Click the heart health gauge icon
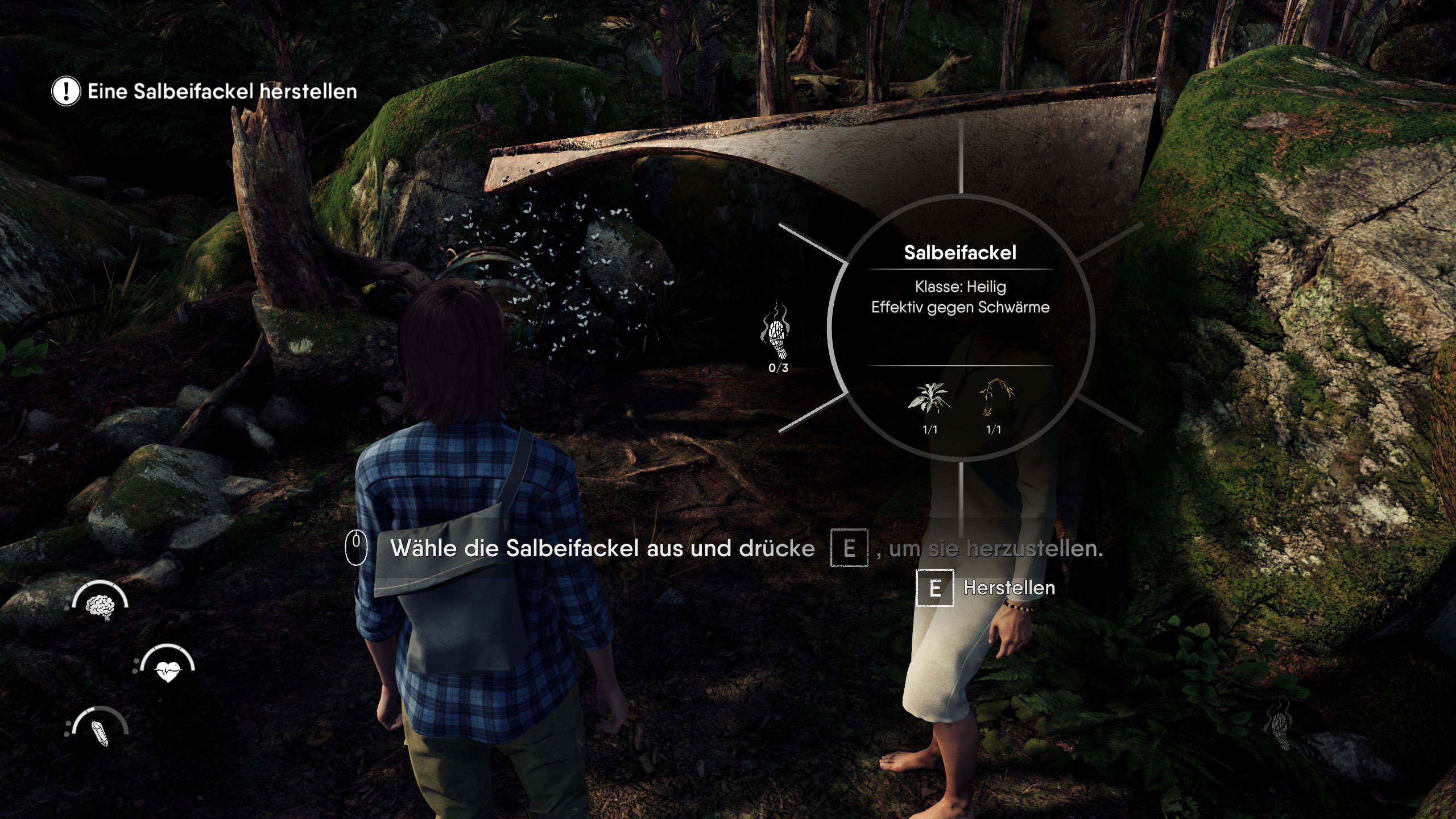1456x819 pixels. tap(168, 669)
